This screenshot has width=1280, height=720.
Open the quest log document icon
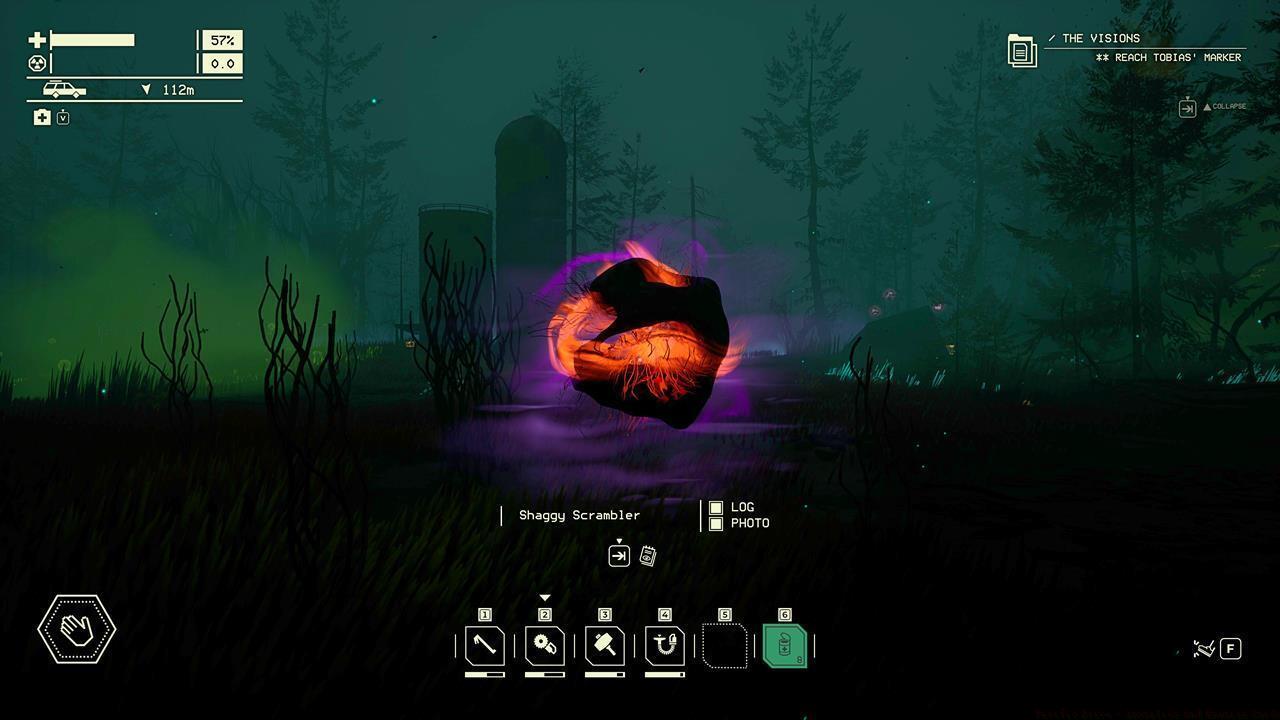pos(1022,50)
